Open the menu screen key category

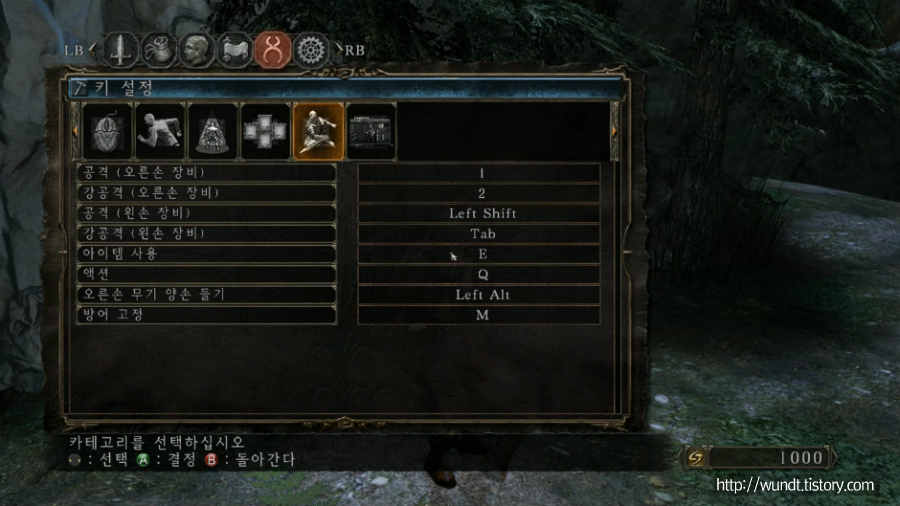point(371,132)
